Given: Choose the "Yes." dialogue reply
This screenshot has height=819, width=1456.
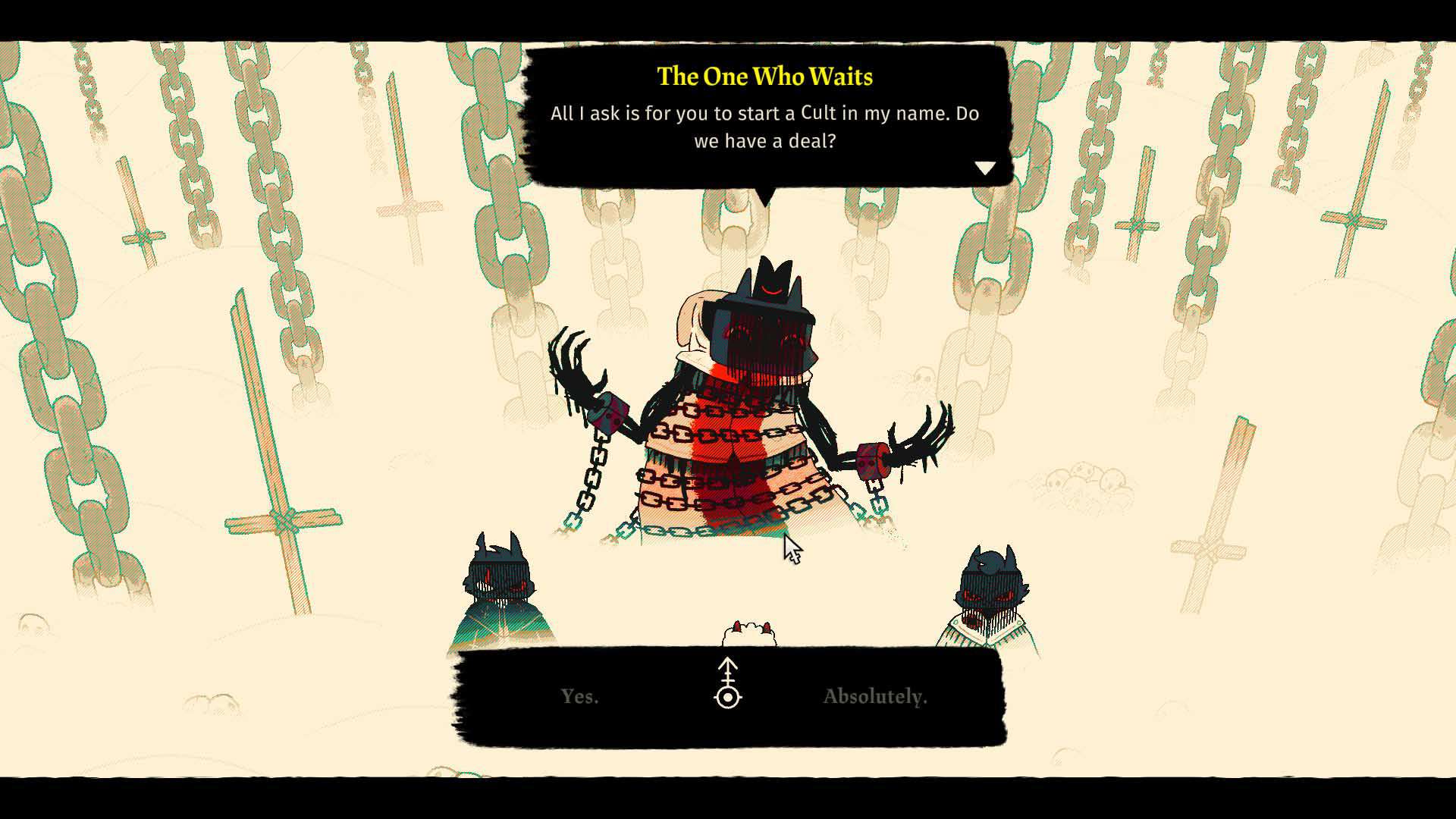Looking at the screenshot, I should tap(580, 696).
